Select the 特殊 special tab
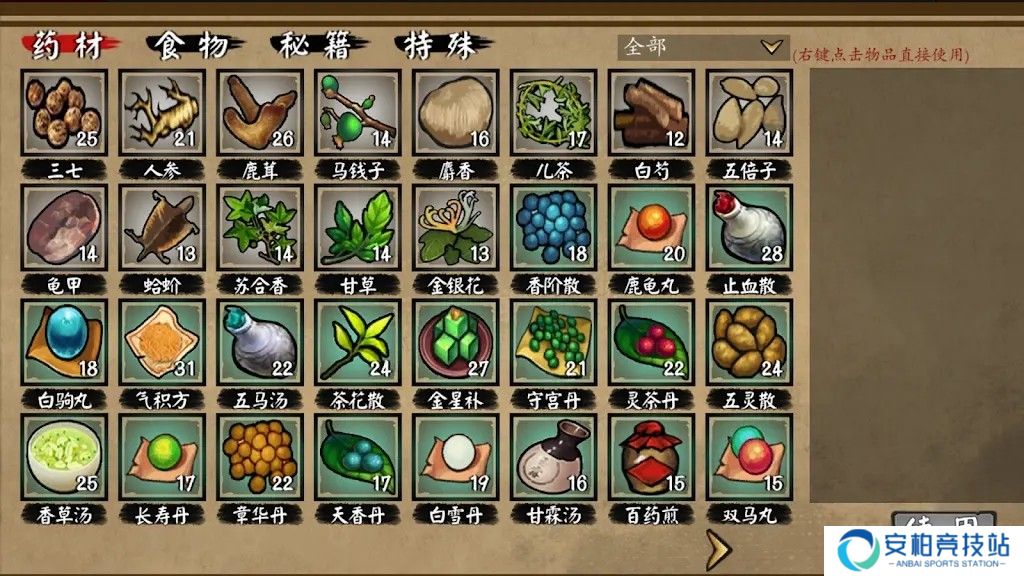 coord(445,46)
